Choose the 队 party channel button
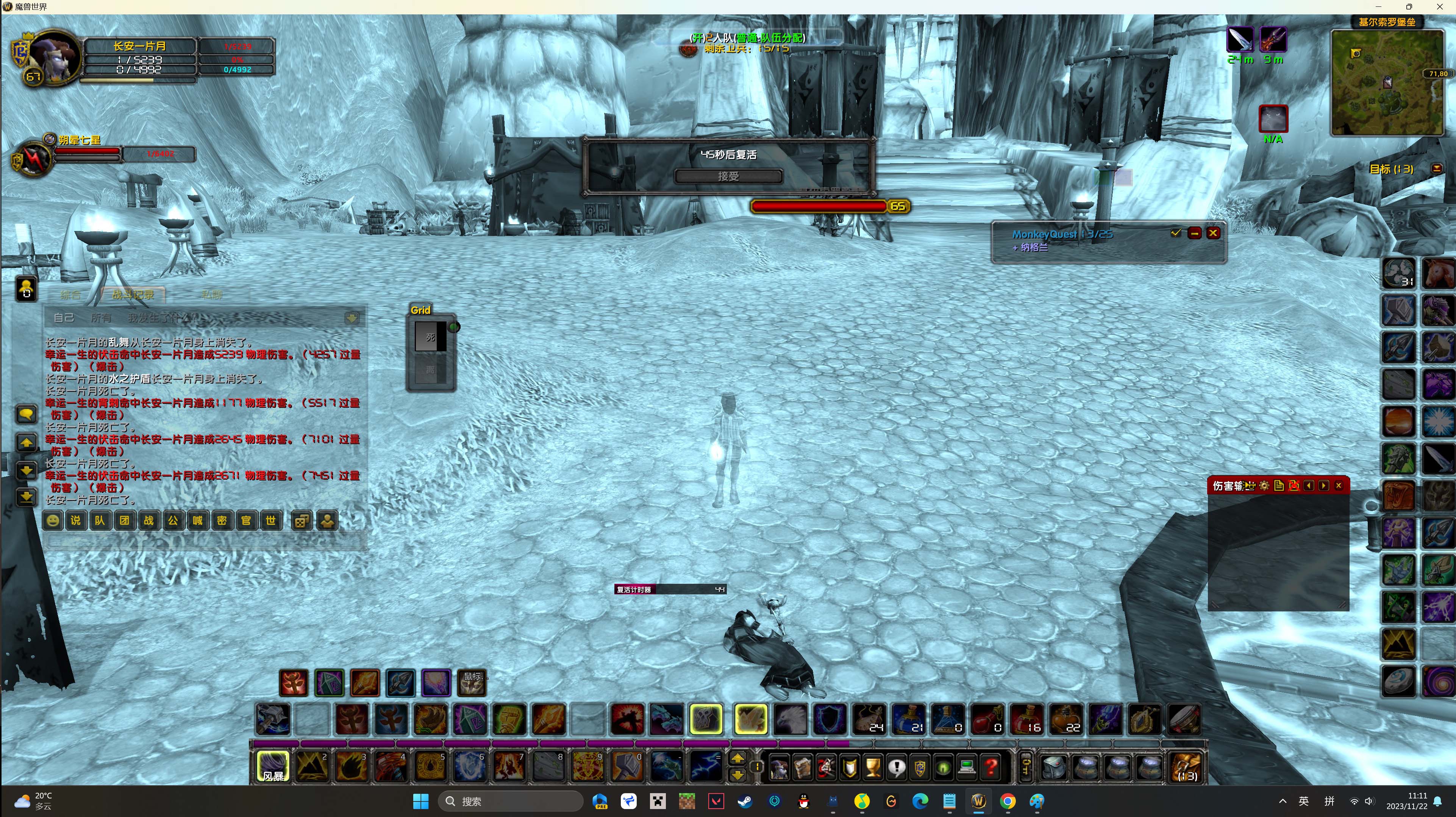The width and height of the screenshot is (1456, 817). (100, 520)
